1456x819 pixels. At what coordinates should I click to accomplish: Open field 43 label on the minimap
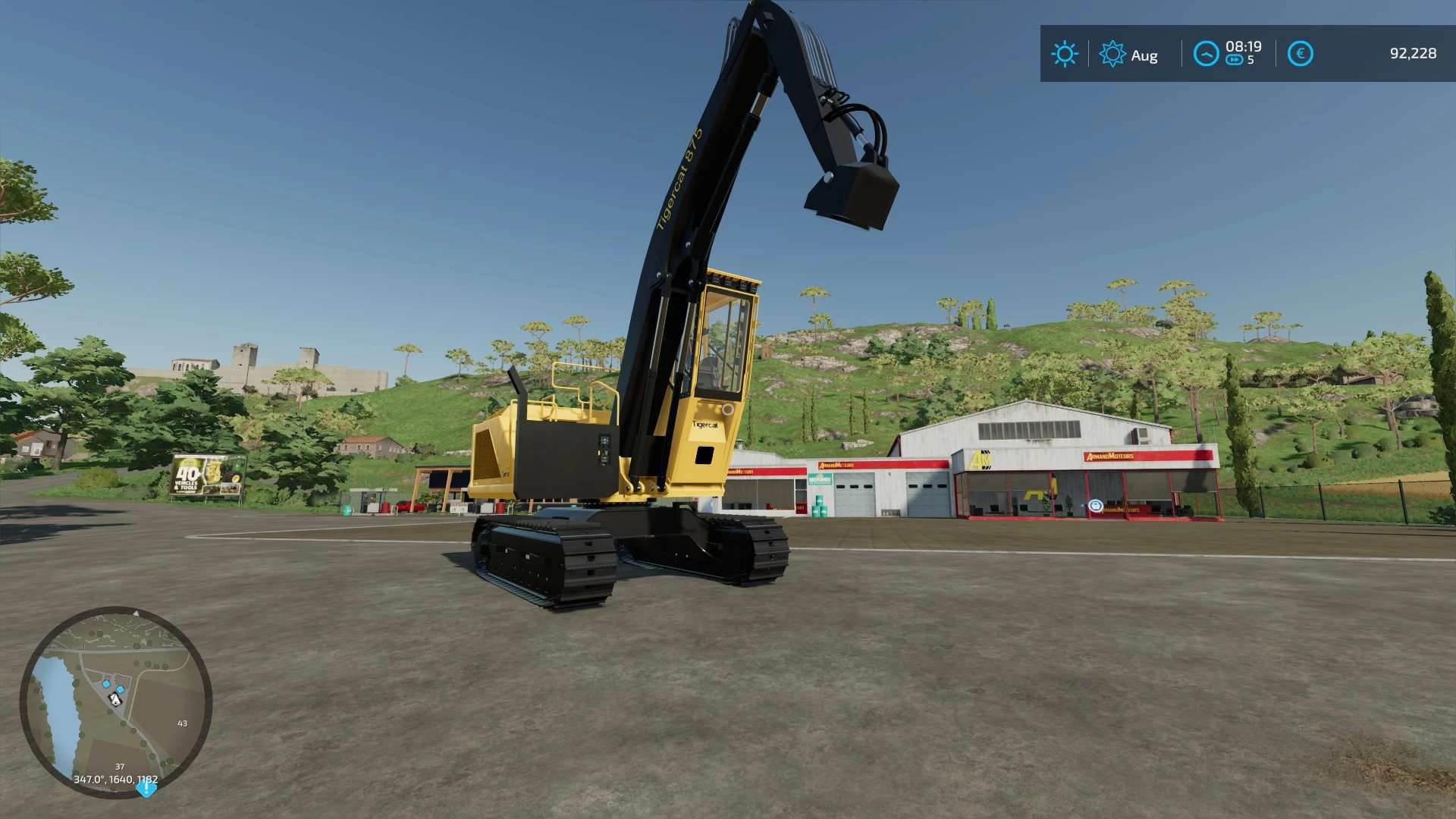pos(182,723)
